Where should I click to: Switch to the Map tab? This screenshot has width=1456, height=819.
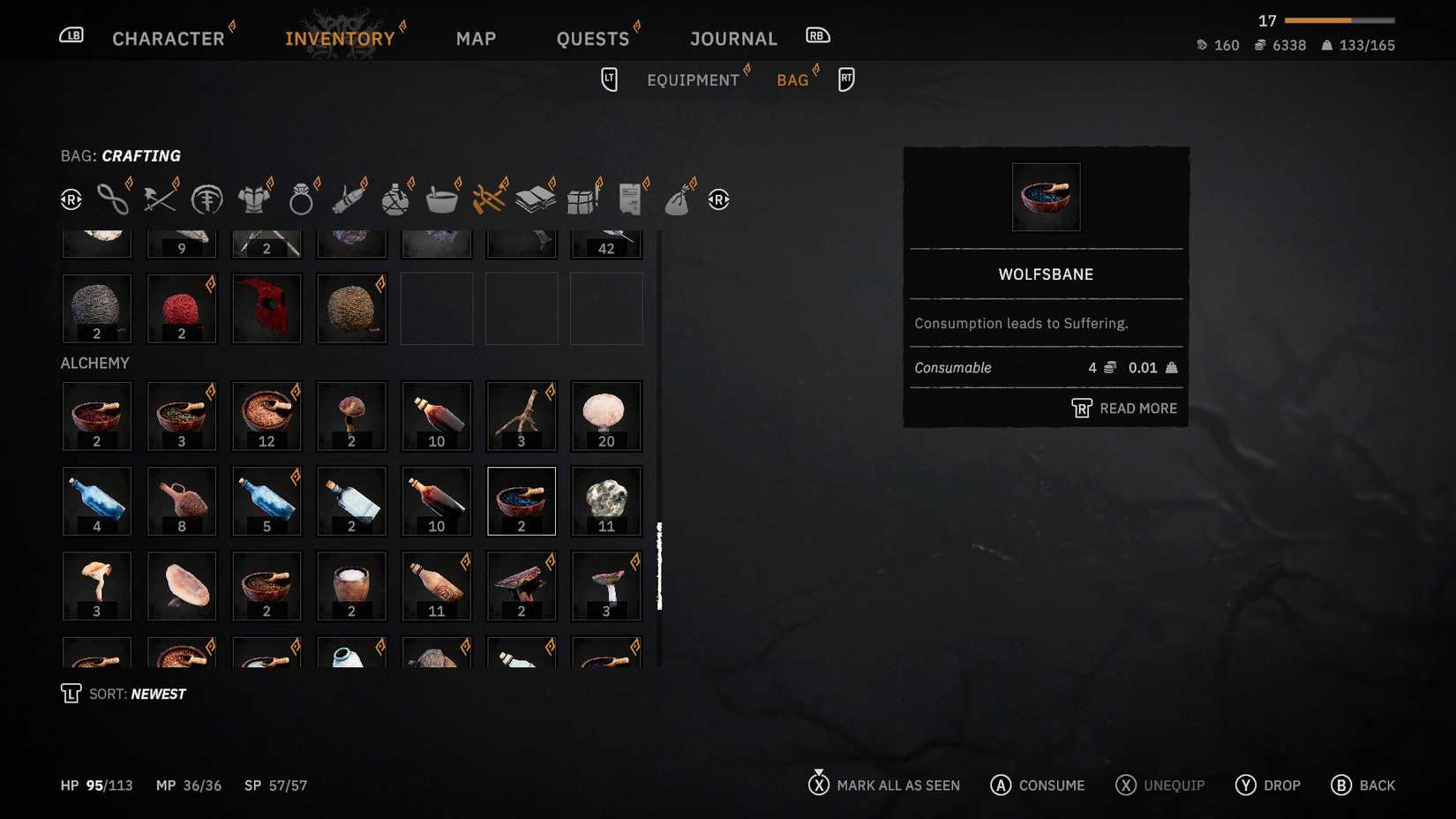tap(476, 39)
